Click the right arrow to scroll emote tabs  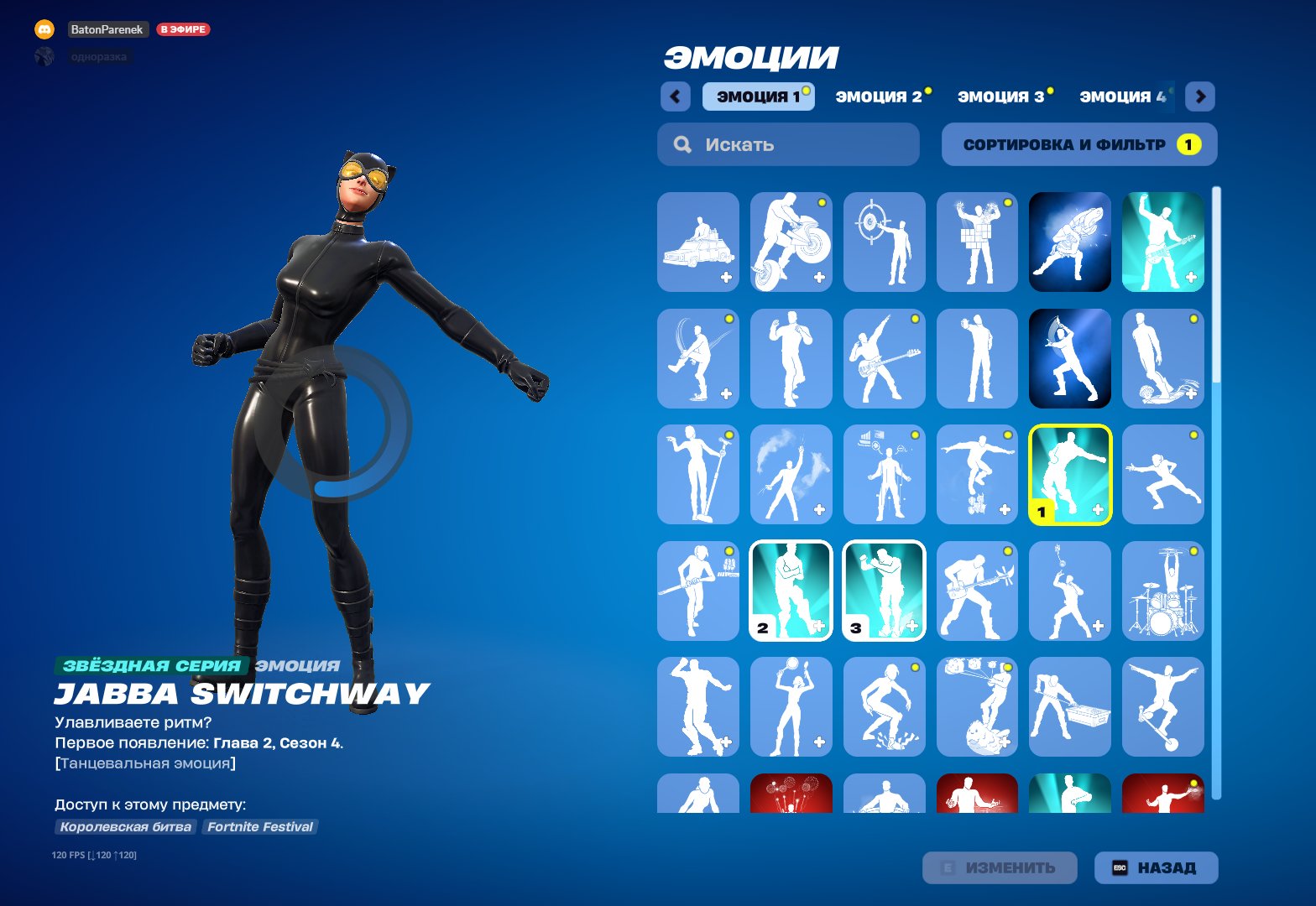point(1200,96)
